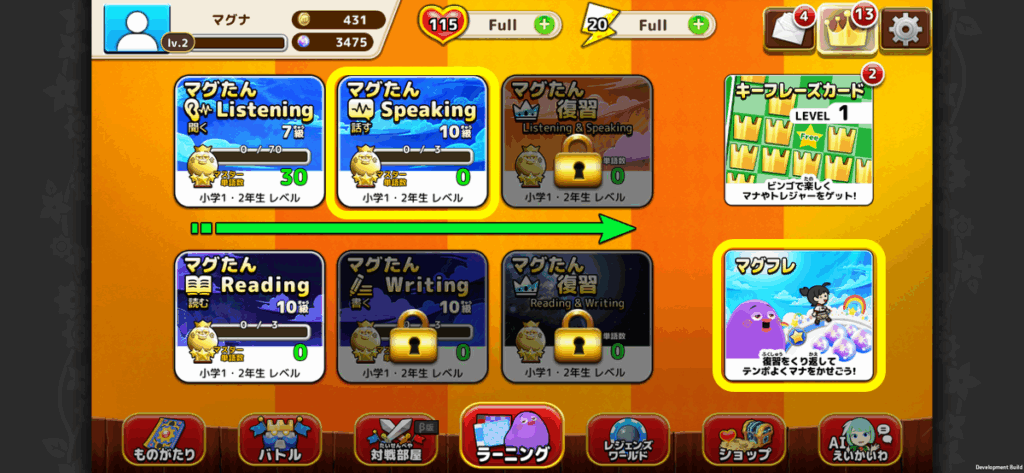
Task: Tap the locked Writing lesson tile
Action: pos(413,316)
